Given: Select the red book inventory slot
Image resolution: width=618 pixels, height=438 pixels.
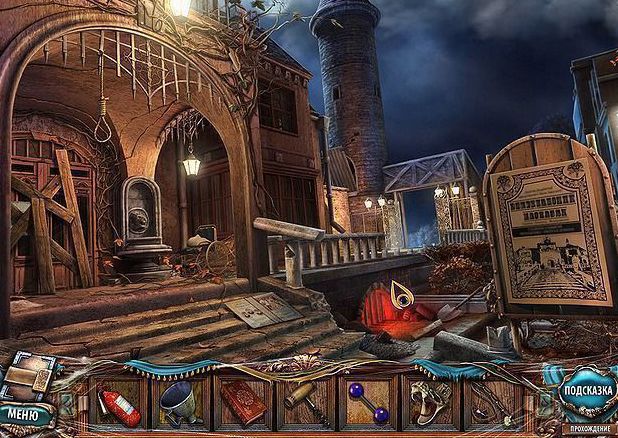Looking at the screenshot, I should [x=241, y=401].
